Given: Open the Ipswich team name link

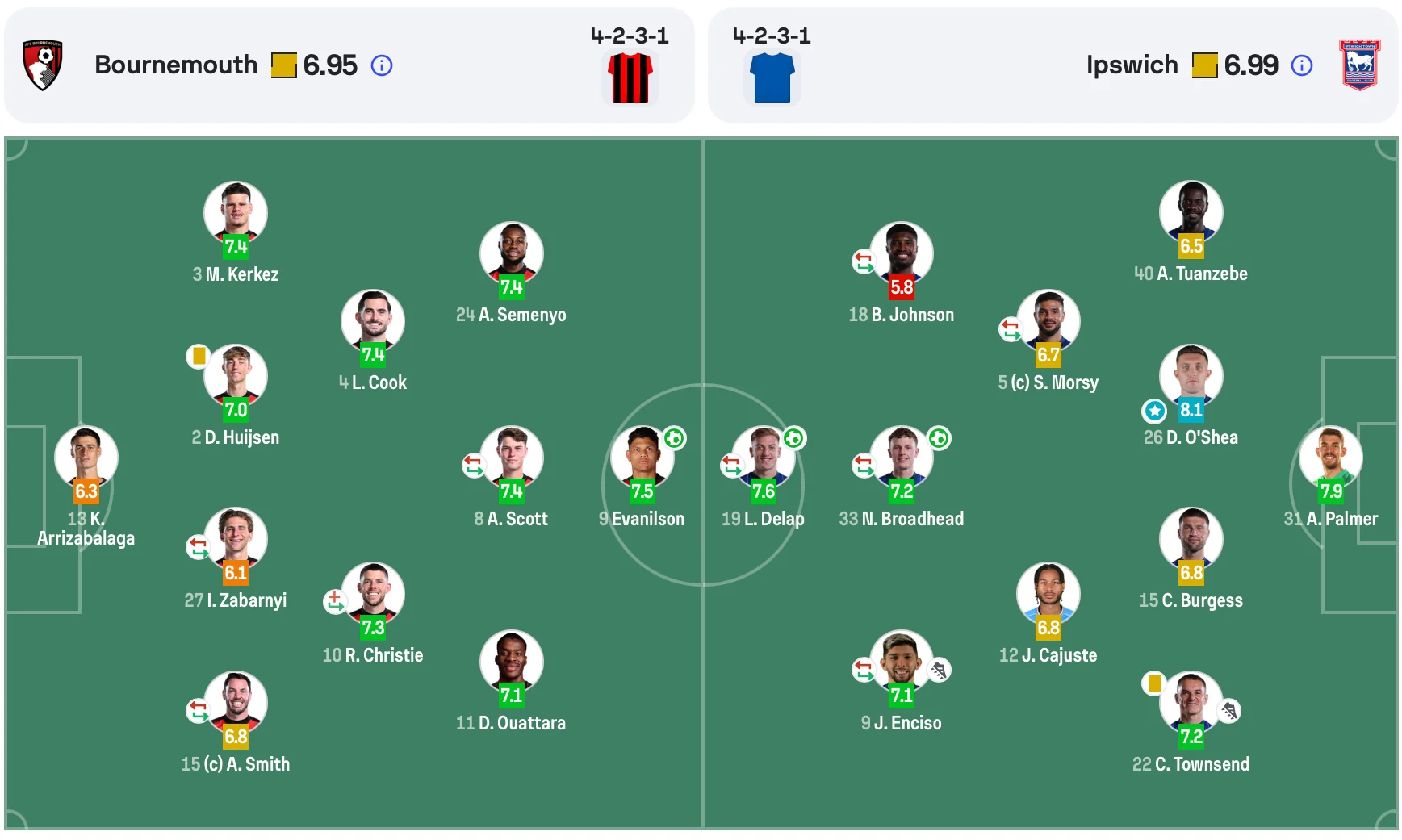Looking at the screenshot, I should pyautogui.click(x=1132, y=65).
